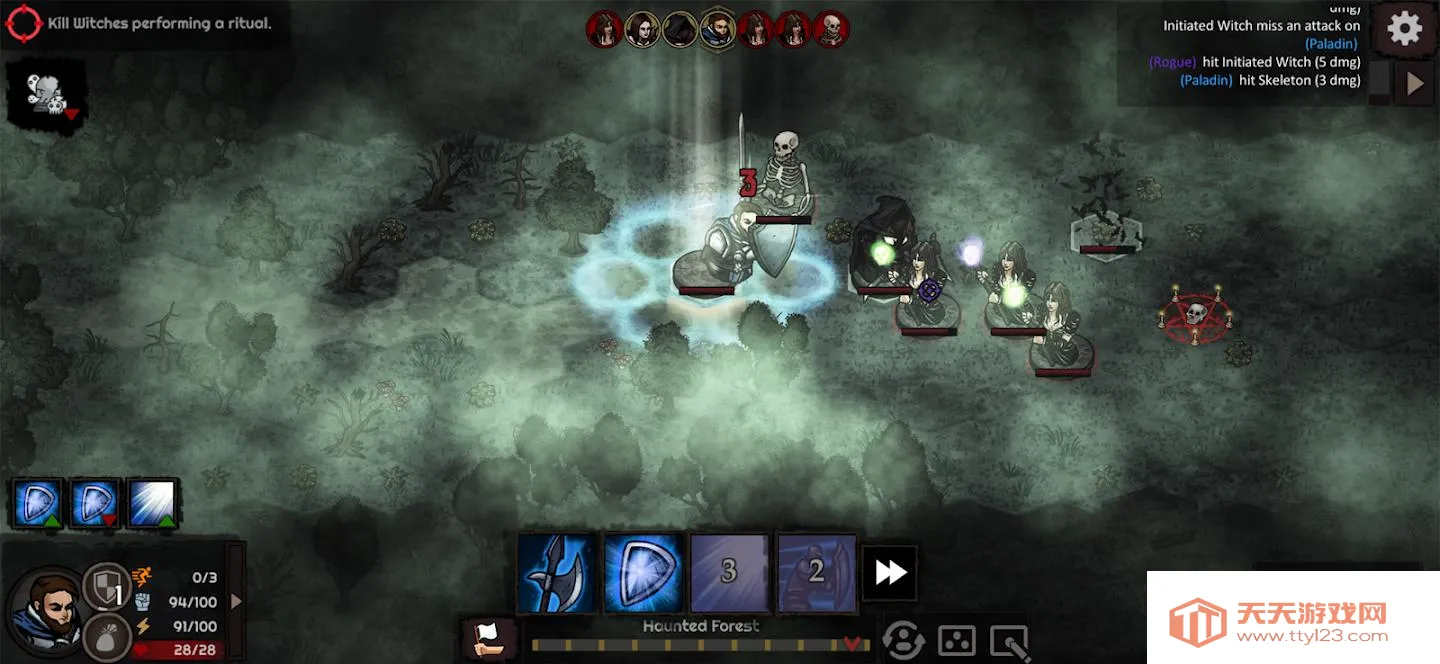The image size is (1440, 664).
Task: Activate the magnifier inspect tool
Action: (1009, 641)
